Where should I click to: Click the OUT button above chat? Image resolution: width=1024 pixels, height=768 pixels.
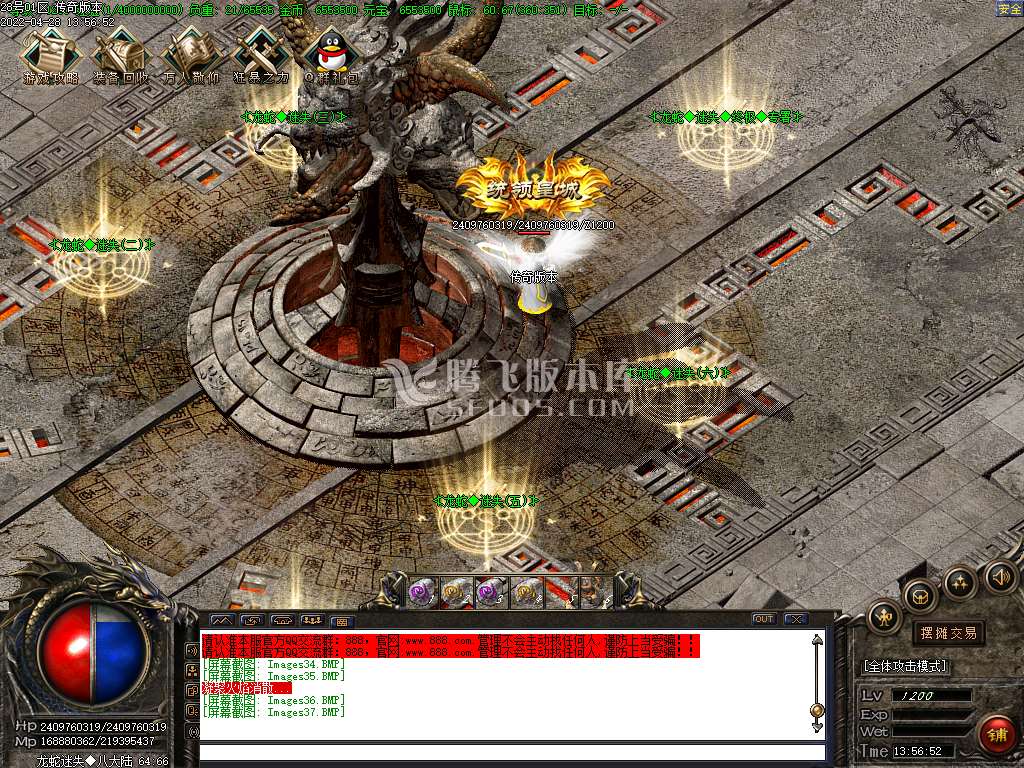click(763, 619)
